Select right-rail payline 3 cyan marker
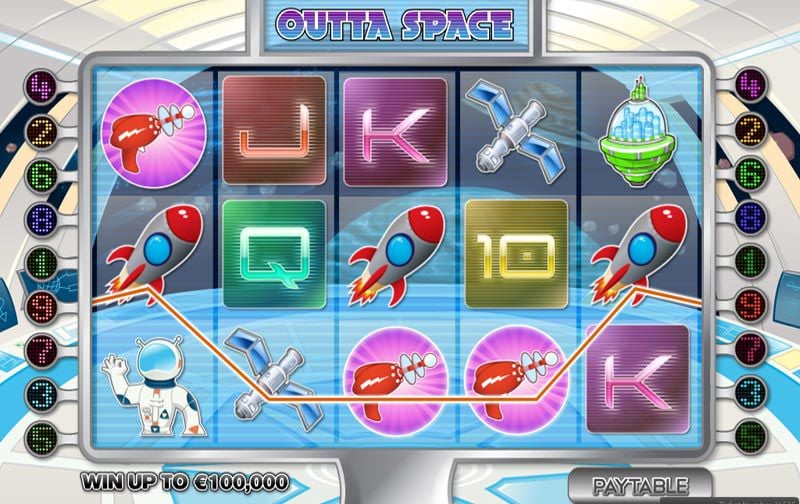Screen dimensions: 800x504 point(752,393)
